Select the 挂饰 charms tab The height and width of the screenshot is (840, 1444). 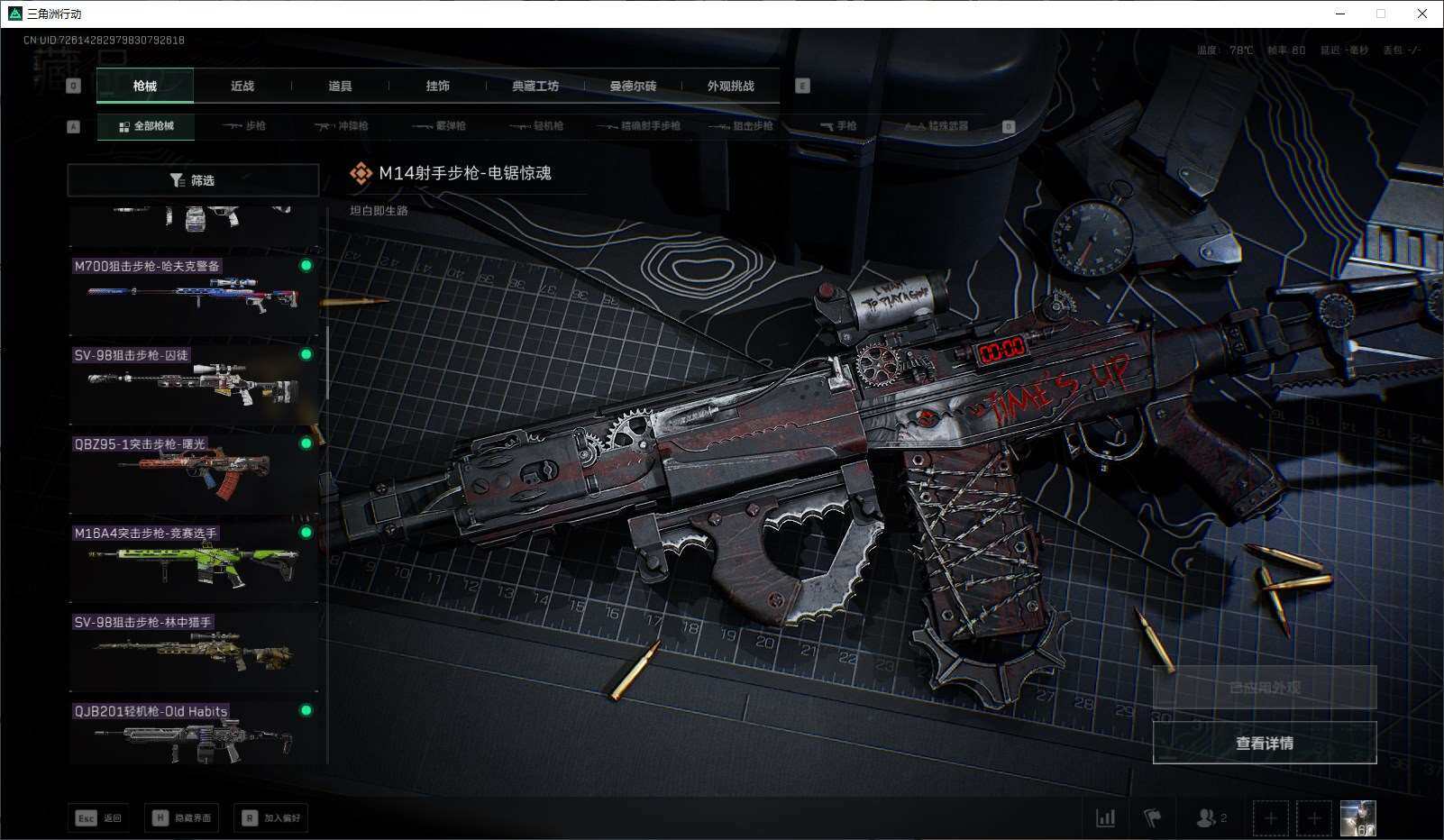coord(437,87)
